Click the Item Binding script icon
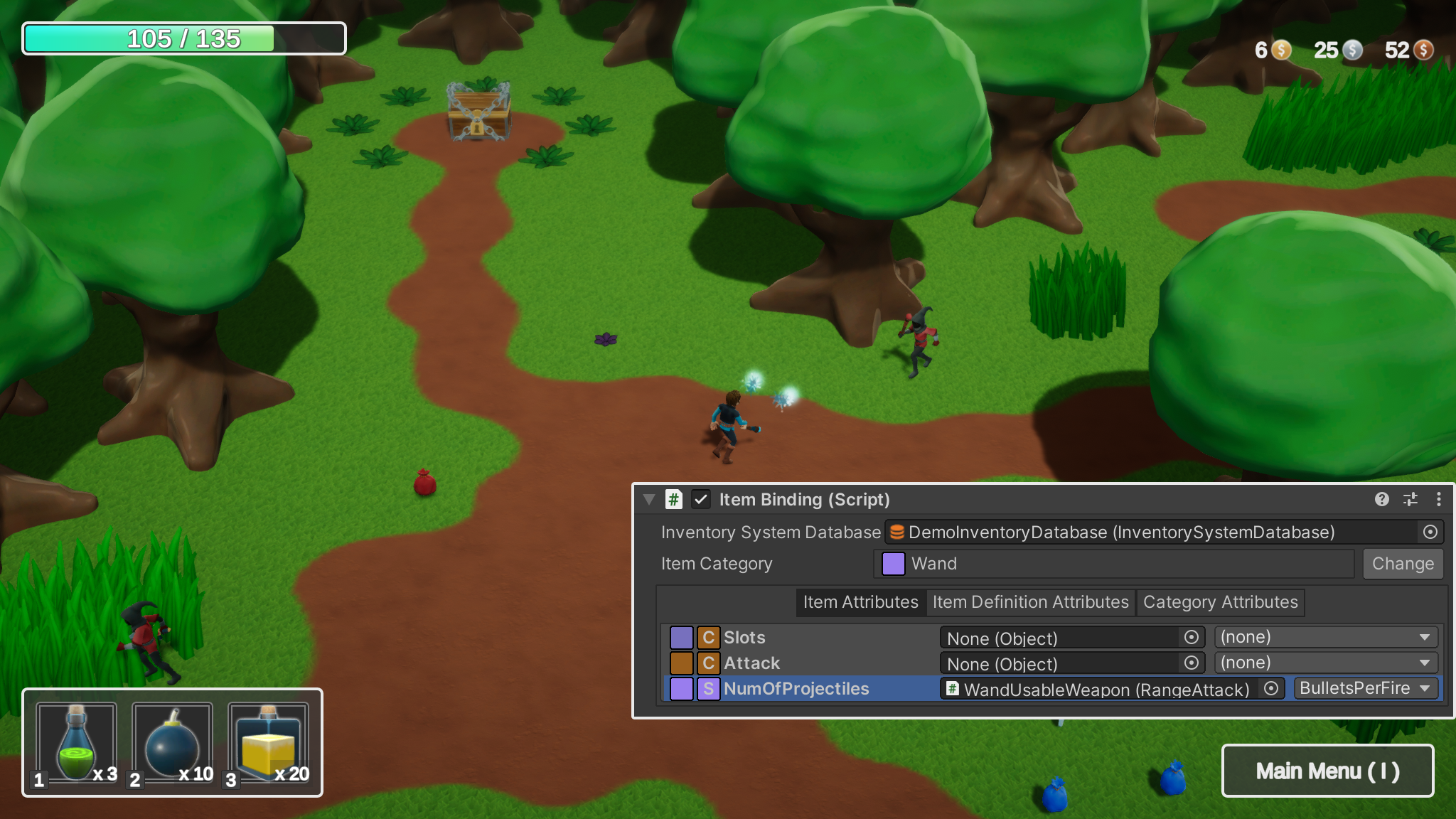This screenshot has width=1456, height=819. point(673,500)
